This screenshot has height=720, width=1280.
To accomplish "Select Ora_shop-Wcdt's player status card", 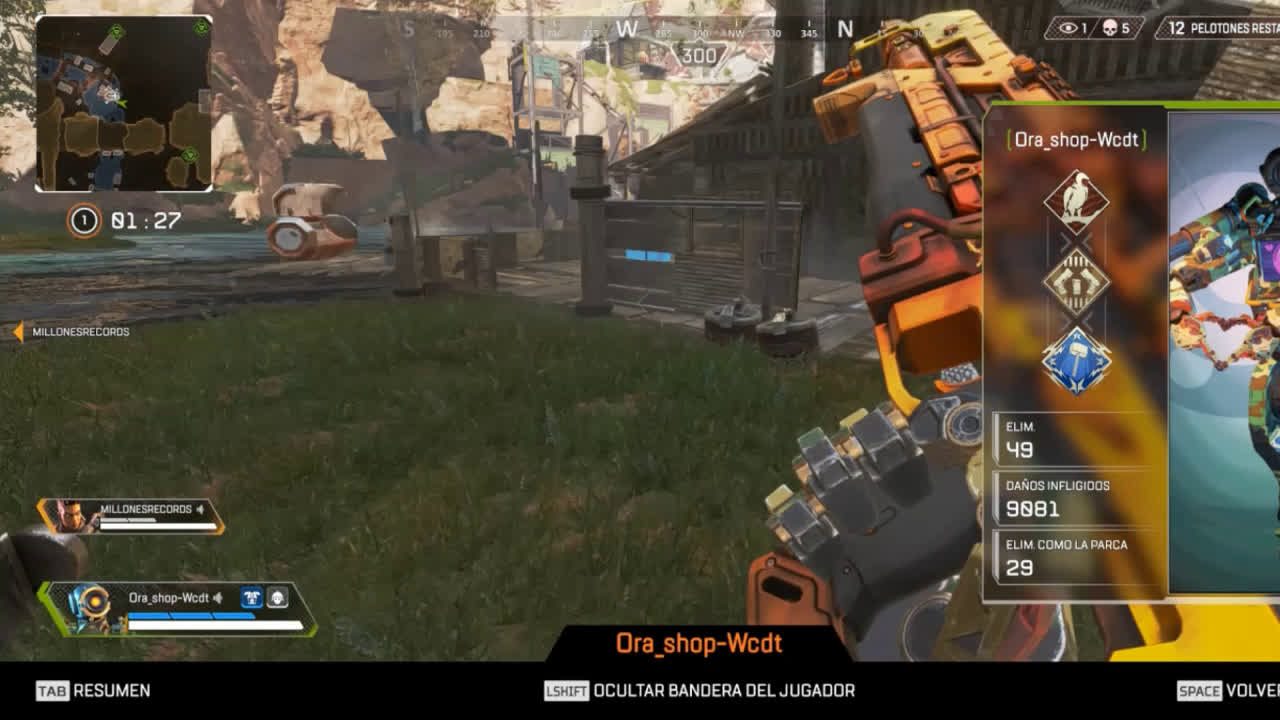I will coord(180,609).
